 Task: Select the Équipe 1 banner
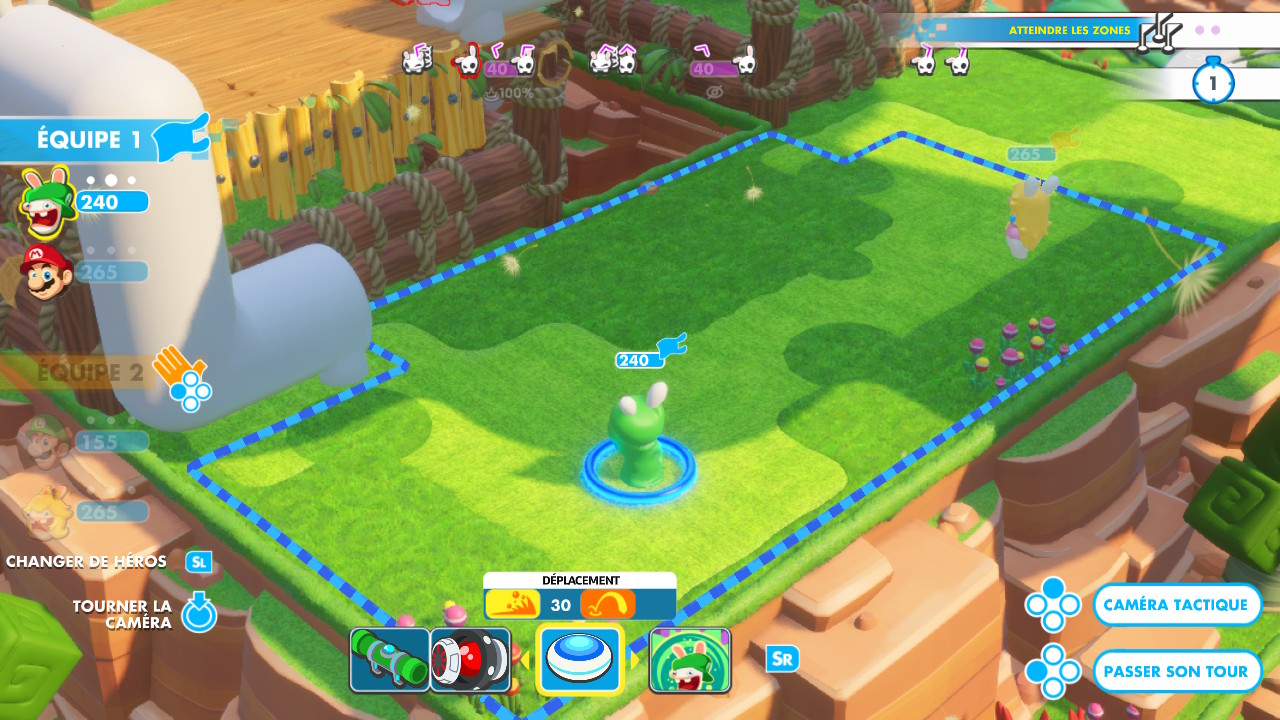[x=90, y=139]
